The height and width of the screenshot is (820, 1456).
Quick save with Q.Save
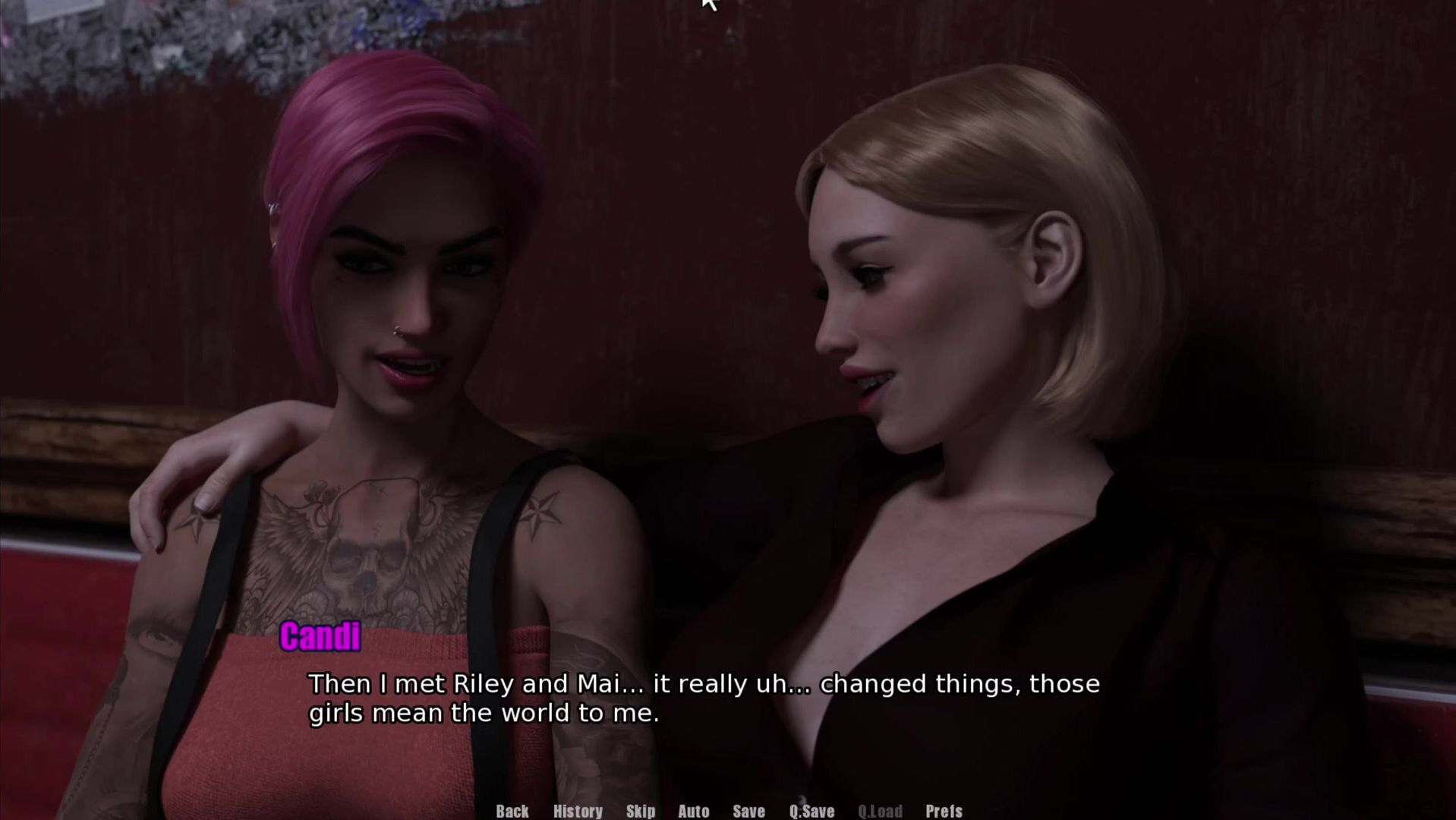812,811
